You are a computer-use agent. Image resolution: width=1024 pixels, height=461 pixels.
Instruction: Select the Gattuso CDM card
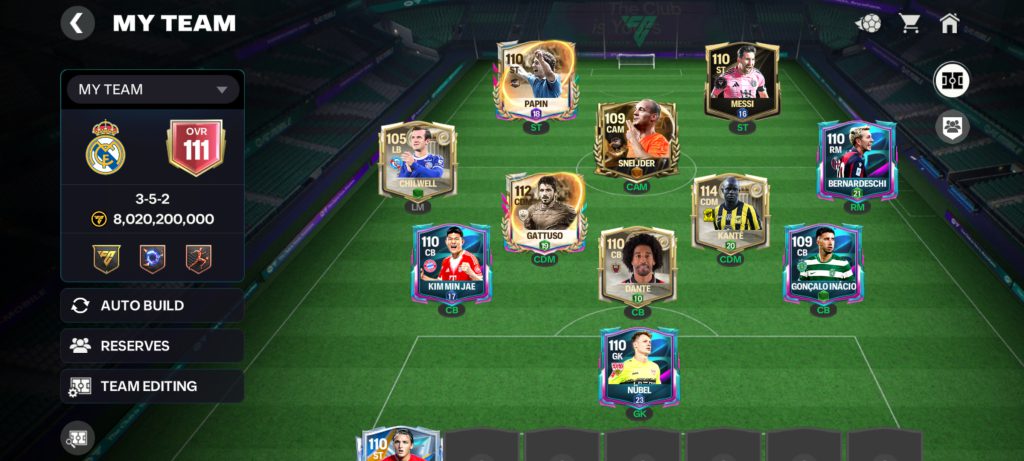[544, 212]
